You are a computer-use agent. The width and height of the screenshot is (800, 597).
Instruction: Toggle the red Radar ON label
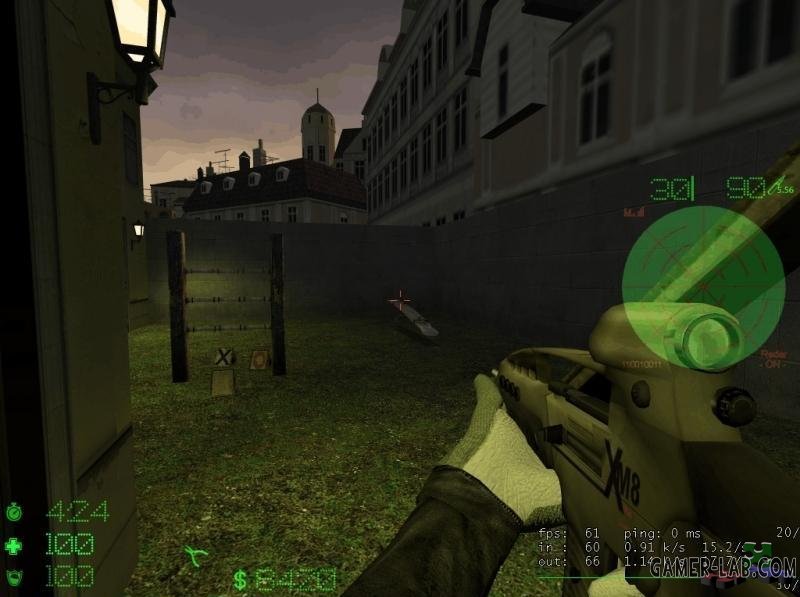coord(772,358)
